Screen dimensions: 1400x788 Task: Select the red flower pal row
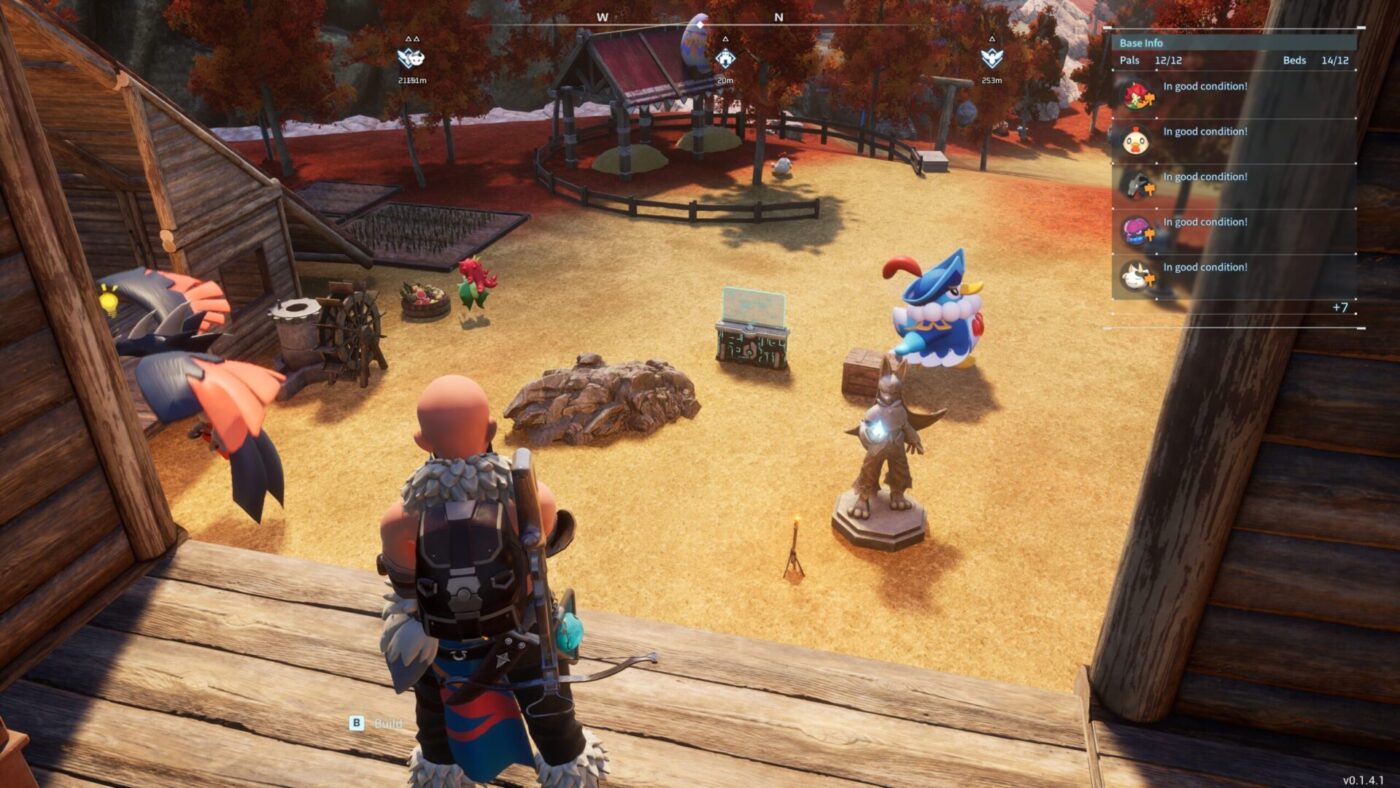click(x=1234, y=95)
